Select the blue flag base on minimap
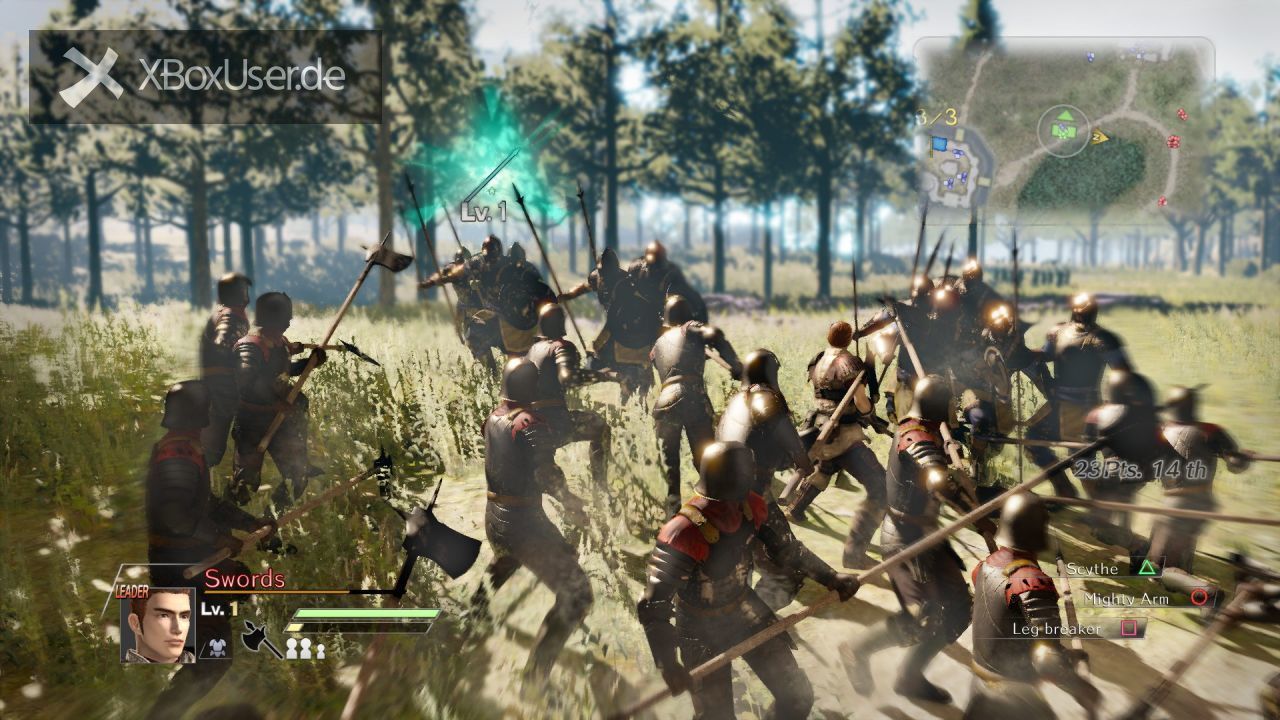 point(938,145)
